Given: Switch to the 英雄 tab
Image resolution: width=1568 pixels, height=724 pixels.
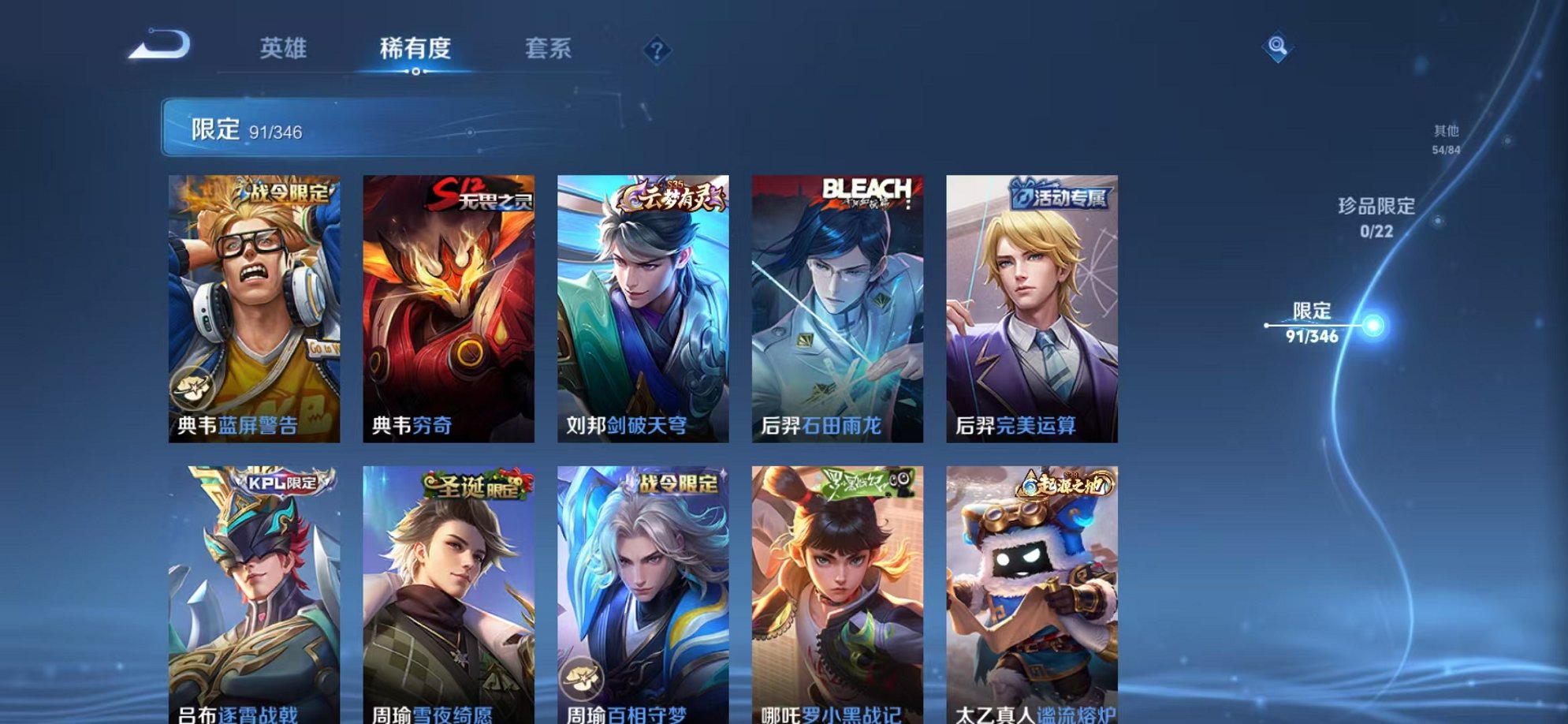Looking at the screenshot, I should (x=284, y=49).
